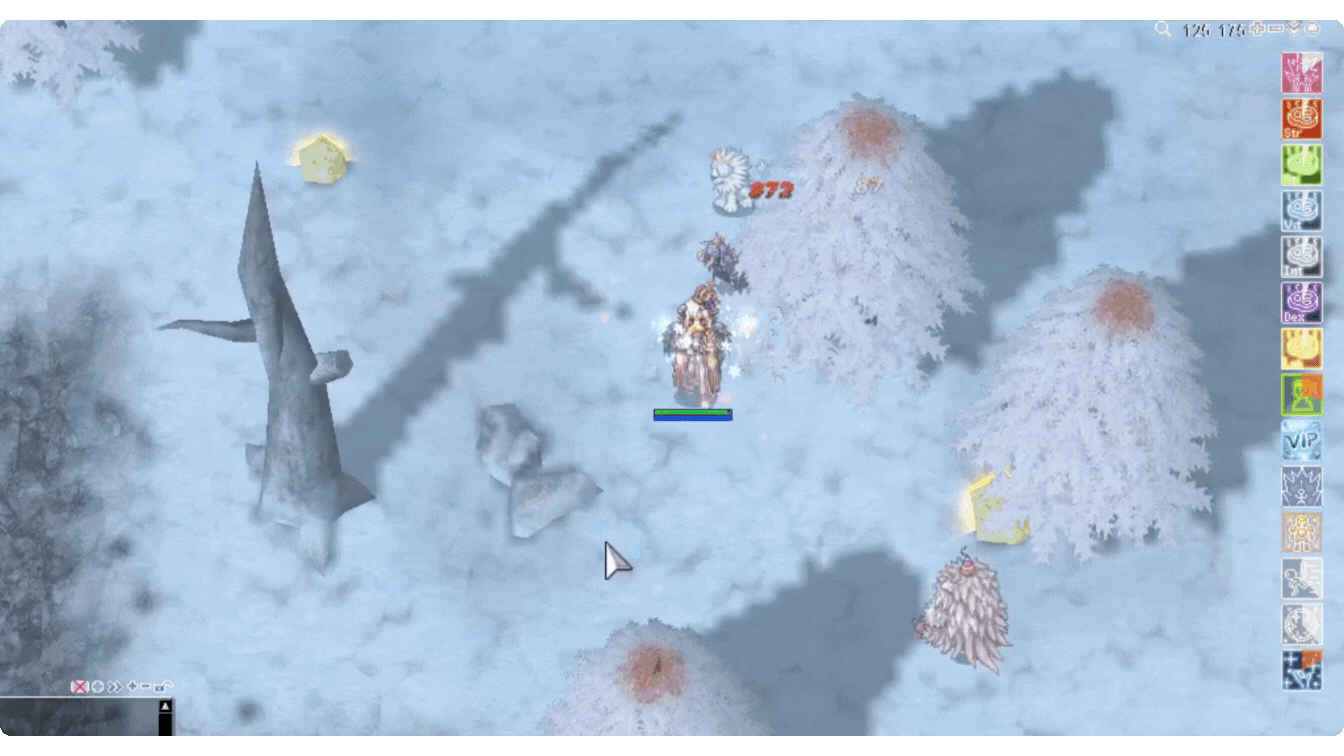This screenshot has height=756, width=1344.
Task: Select the gray Int food buff icon
Action: point(1302,257)
